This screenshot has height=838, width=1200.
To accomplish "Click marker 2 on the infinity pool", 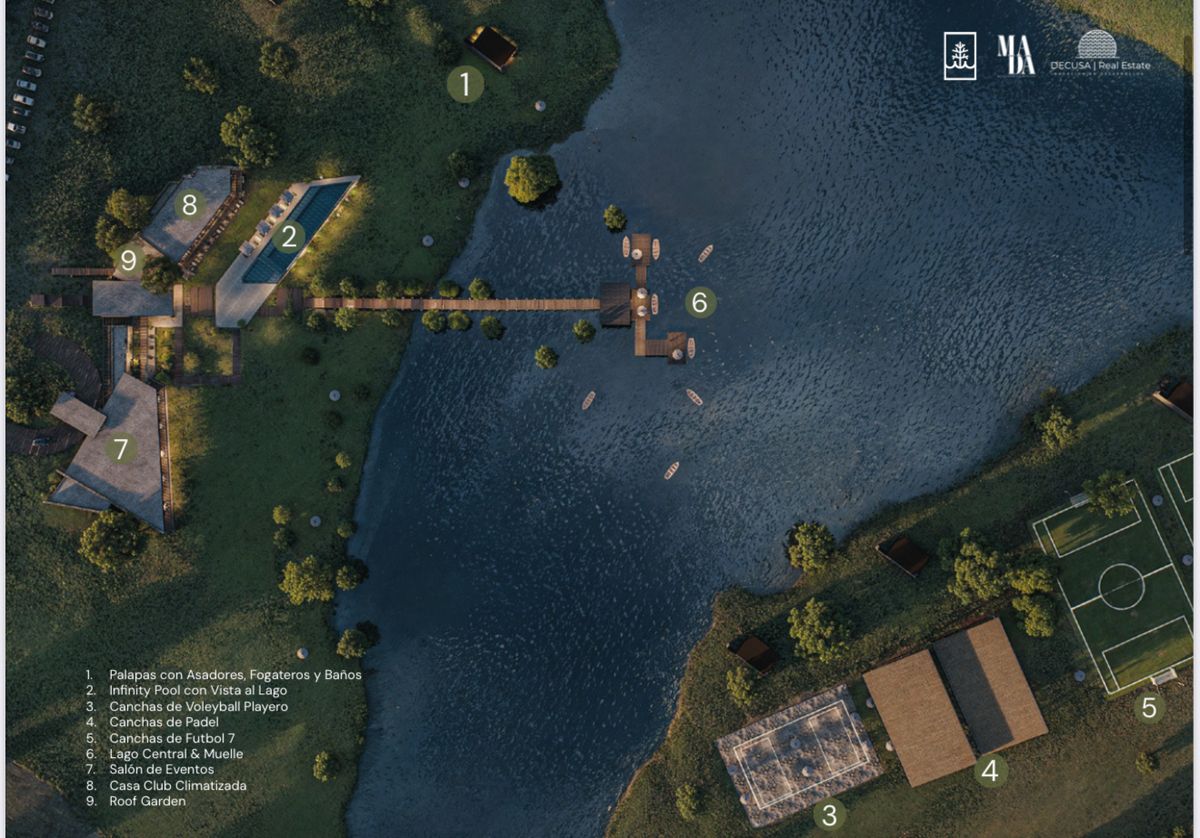I will 289,237.
